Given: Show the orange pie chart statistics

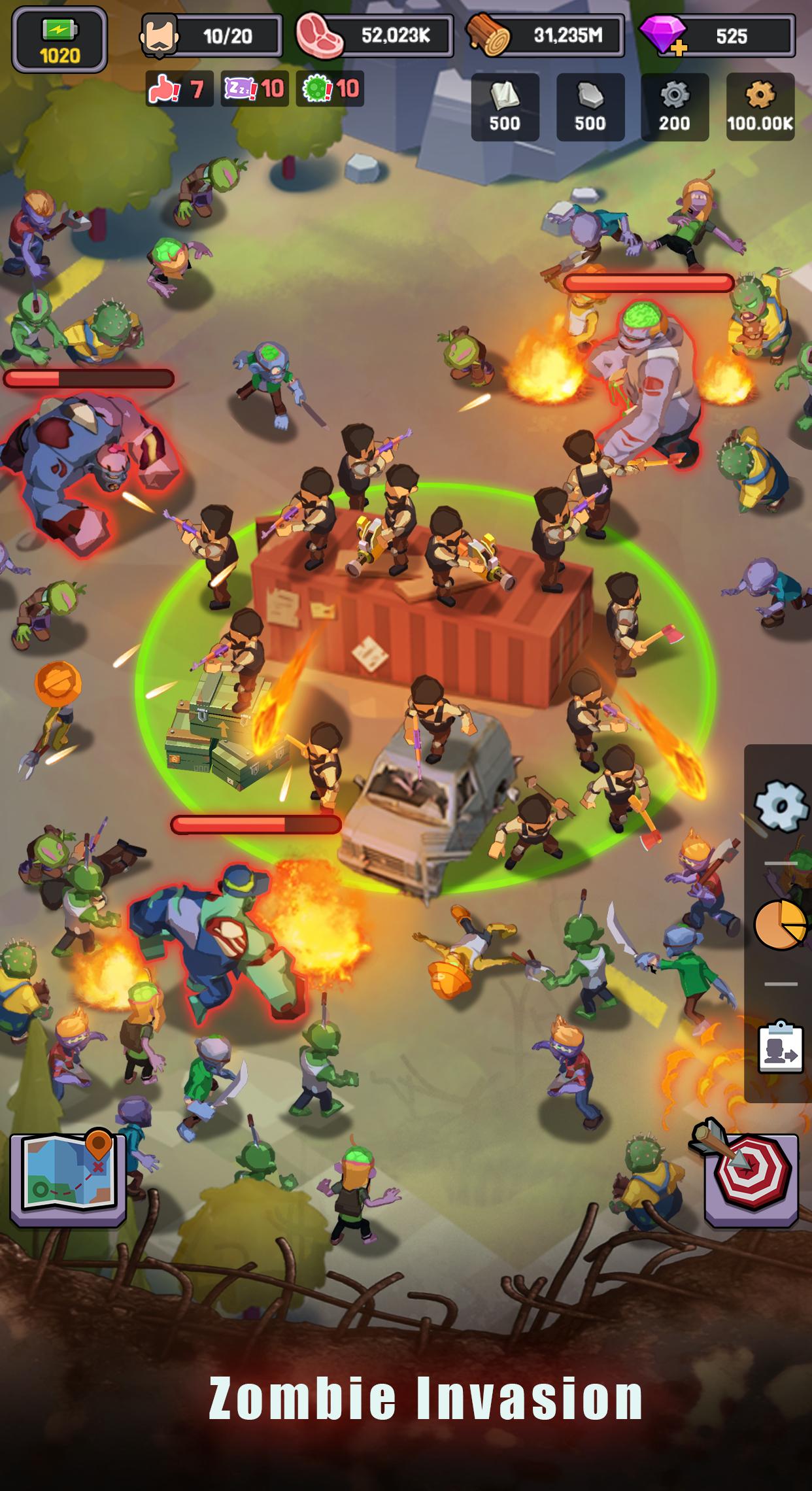Looking at the screenshot, I should (x=779, y=923).
